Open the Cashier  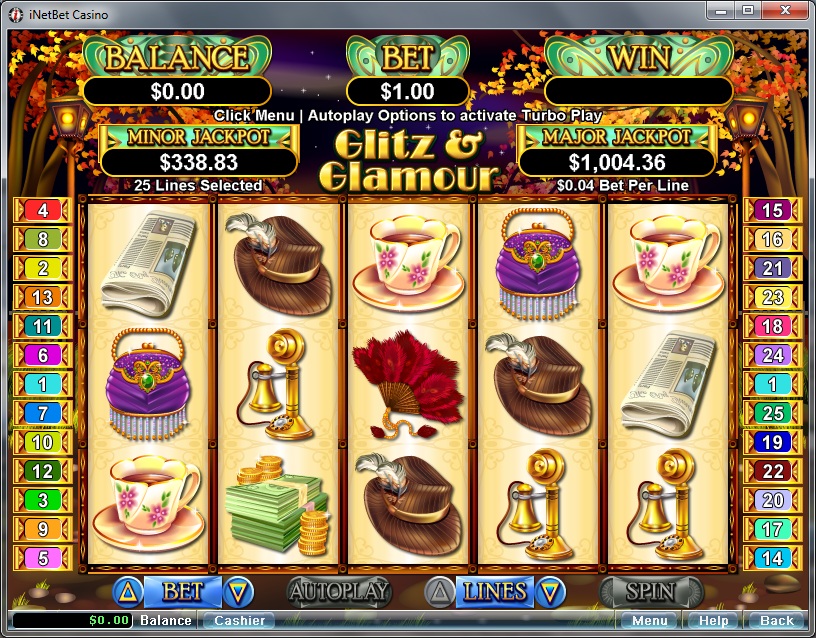pyautogui.click(x=240, y=621)
